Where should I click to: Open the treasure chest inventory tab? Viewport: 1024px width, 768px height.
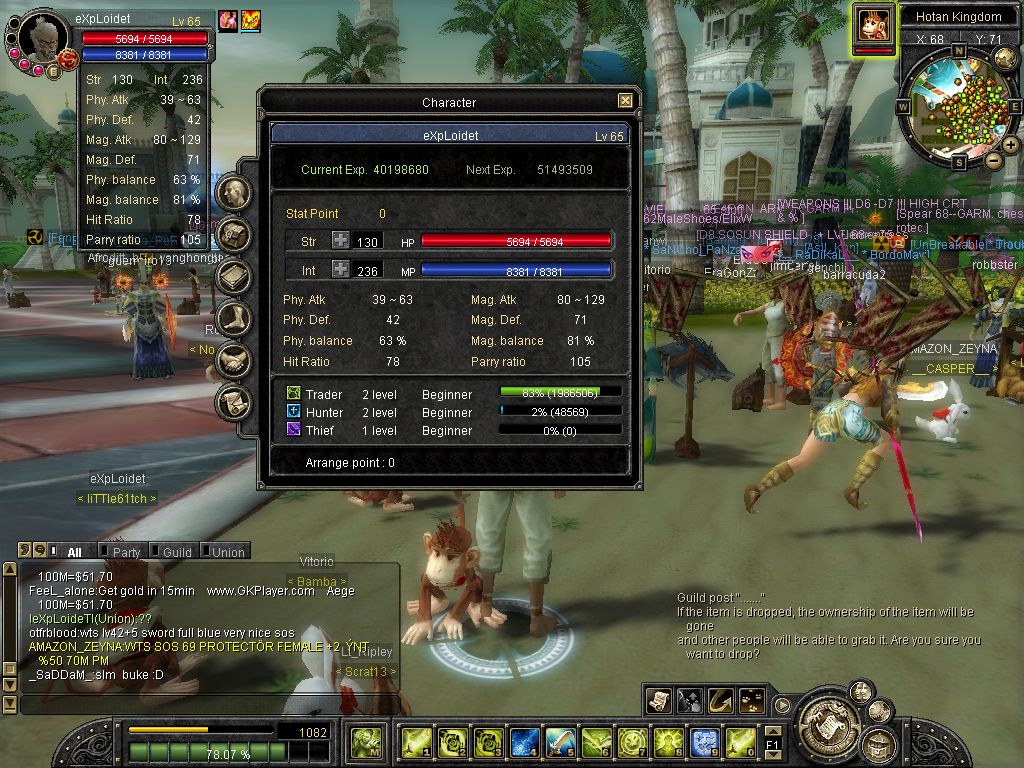tap(233, 235)
